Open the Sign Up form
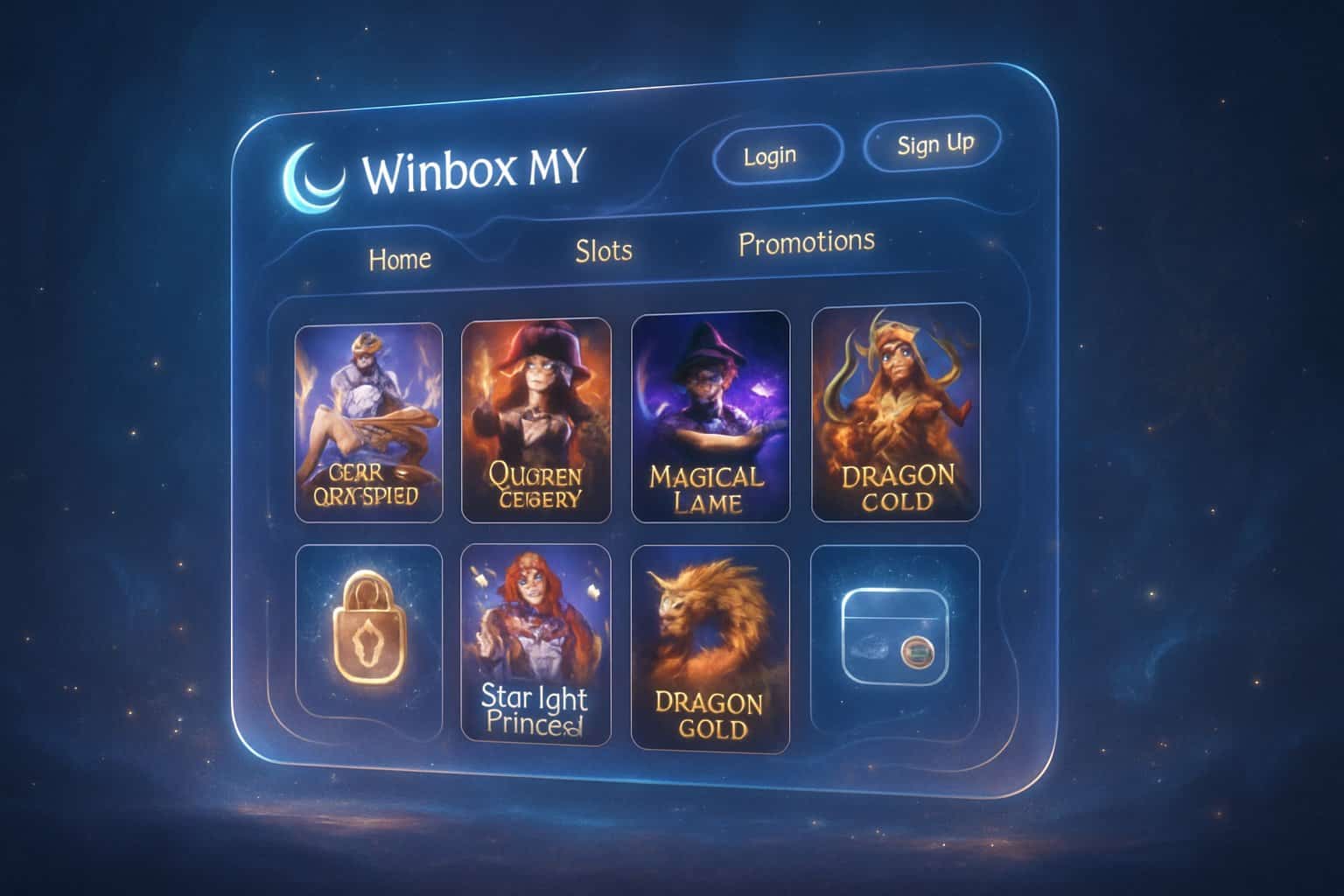Image resolution: width=1344 pixels, height=896 pixels. [x=934, y=143]
